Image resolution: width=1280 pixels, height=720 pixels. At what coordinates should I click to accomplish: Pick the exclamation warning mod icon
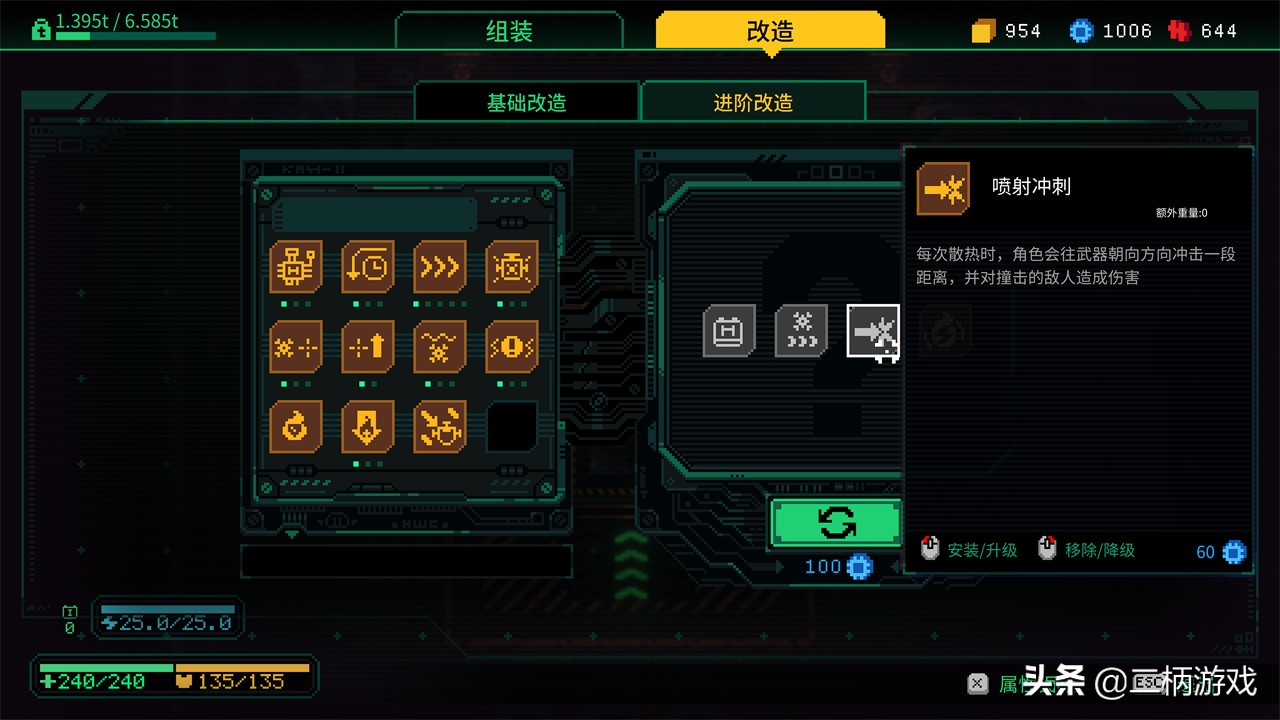pyautogui.click(x=512, y=347)
